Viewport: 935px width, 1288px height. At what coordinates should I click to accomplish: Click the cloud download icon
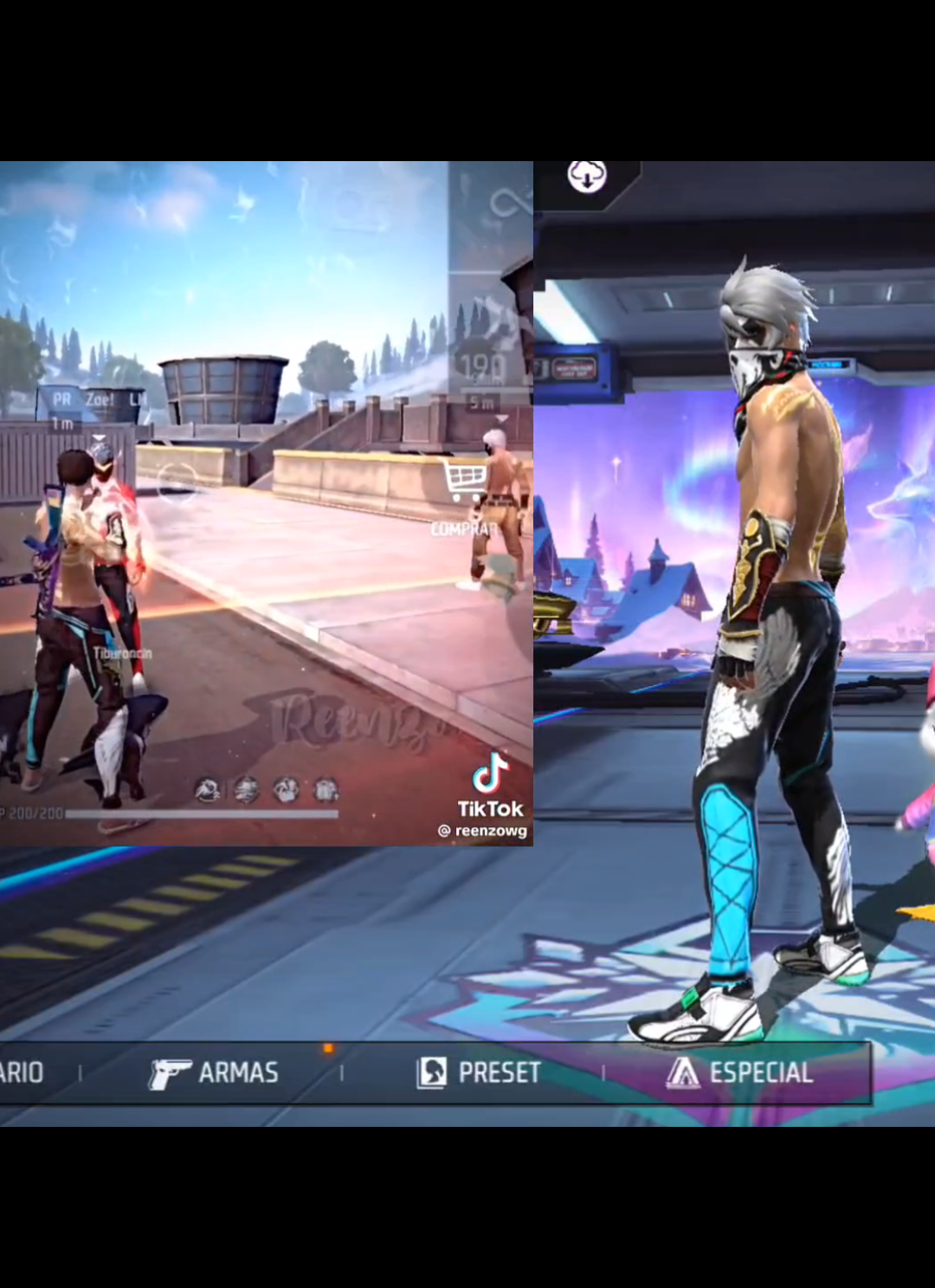(587, 176)
